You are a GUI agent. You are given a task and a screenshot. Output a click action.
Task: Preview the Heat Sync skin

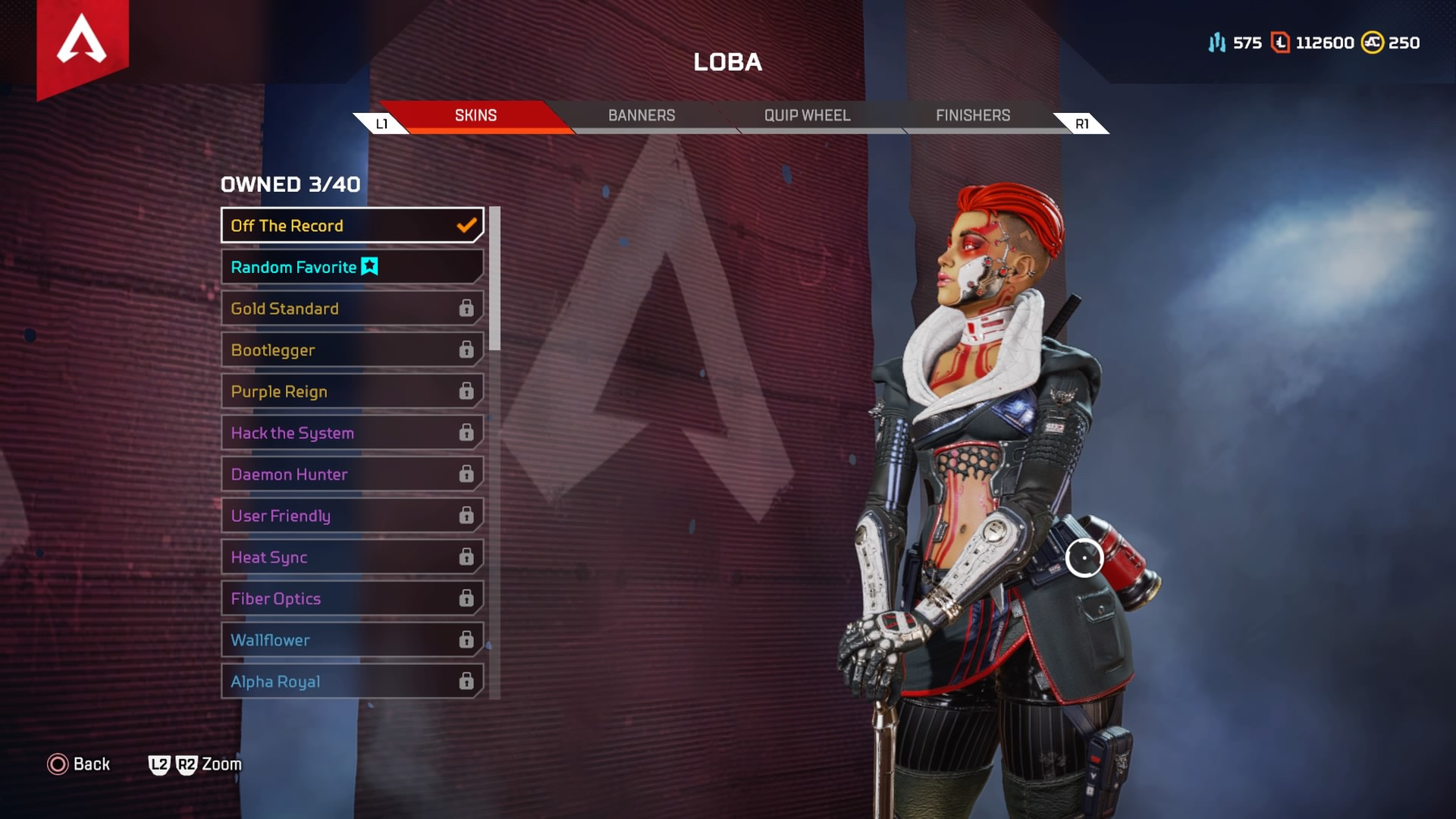tap(352, 557)
